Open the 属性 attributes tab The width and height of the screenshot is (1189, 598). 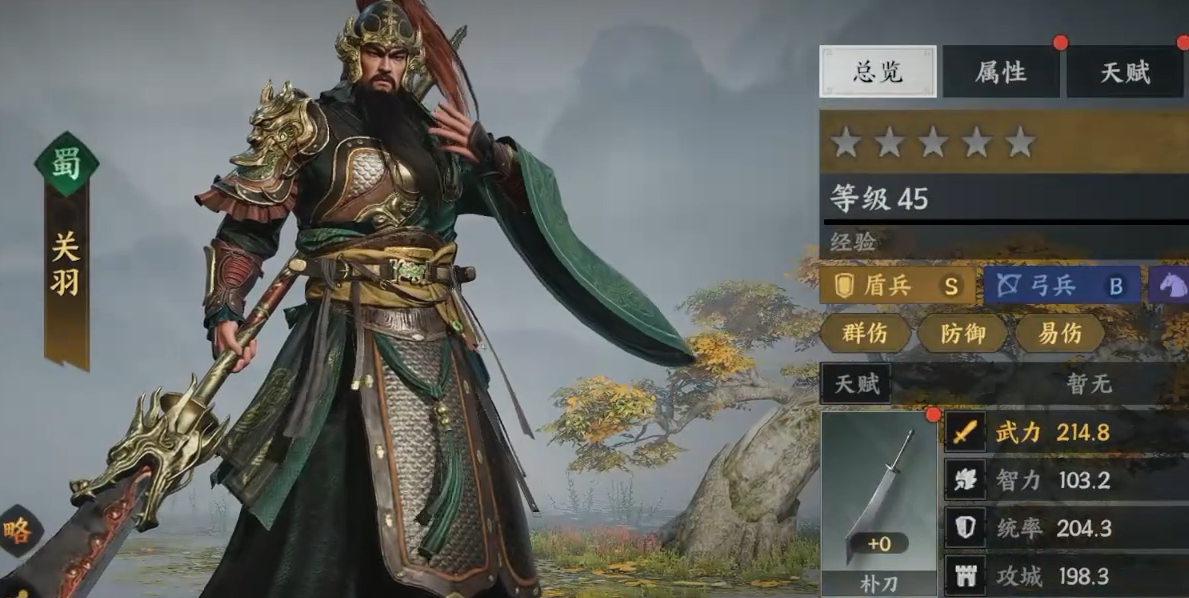click(1001, 72)
